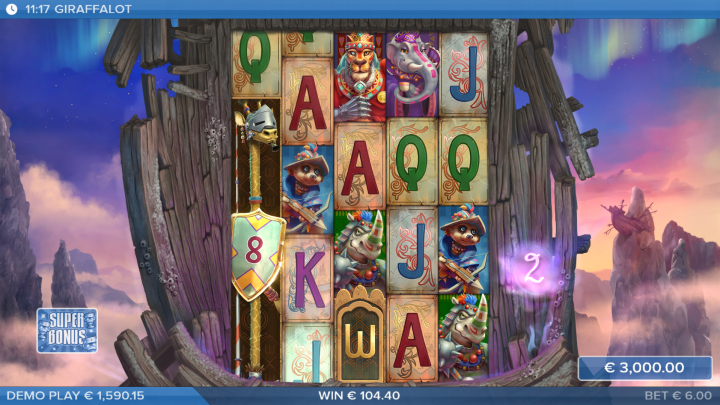
Task: Open the bet amount selector
Action: pos(677,396)
